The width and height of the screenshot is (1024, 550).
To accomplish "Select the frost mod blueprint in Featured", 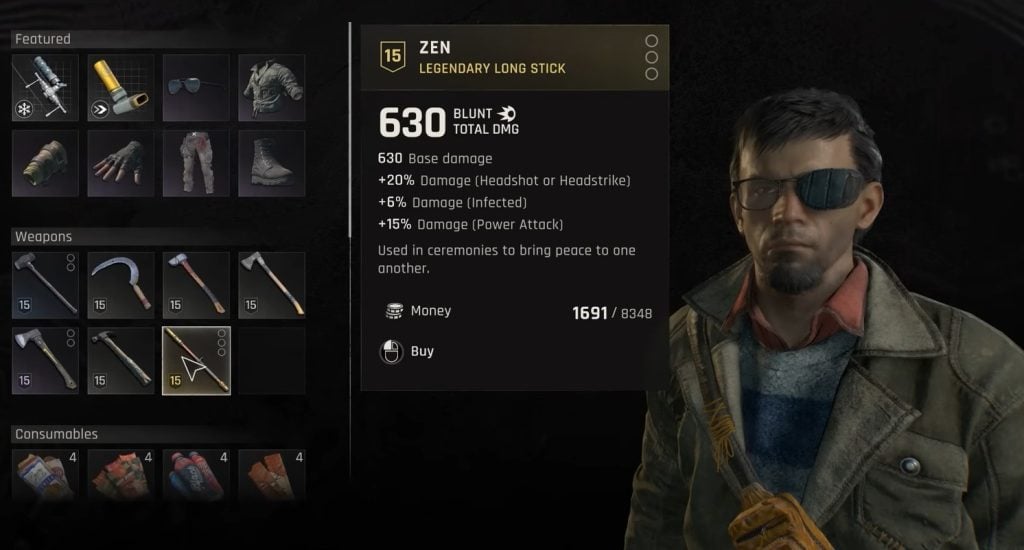I will coord(46,88).
